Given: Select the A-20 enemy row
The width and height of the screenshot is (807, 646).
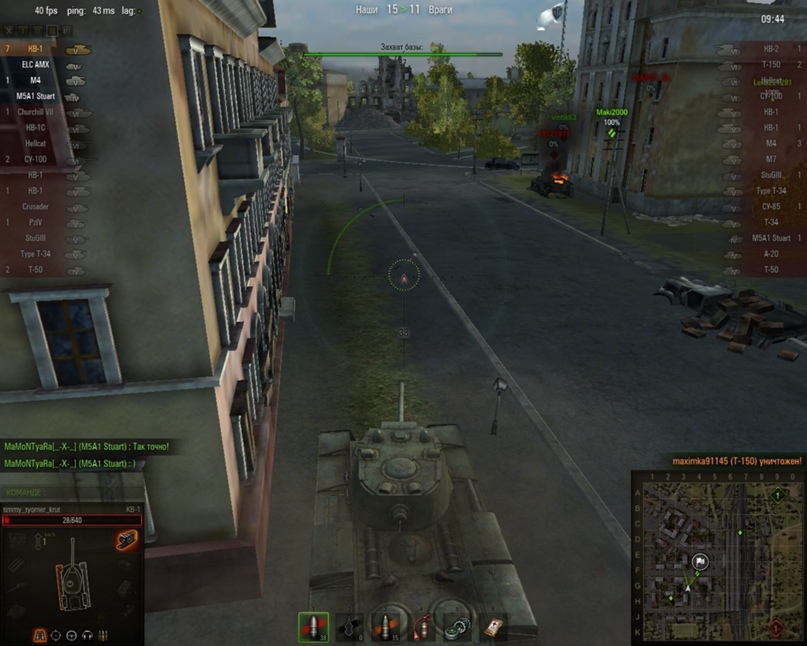Looking at the screenshot, I should pos(769,254).
